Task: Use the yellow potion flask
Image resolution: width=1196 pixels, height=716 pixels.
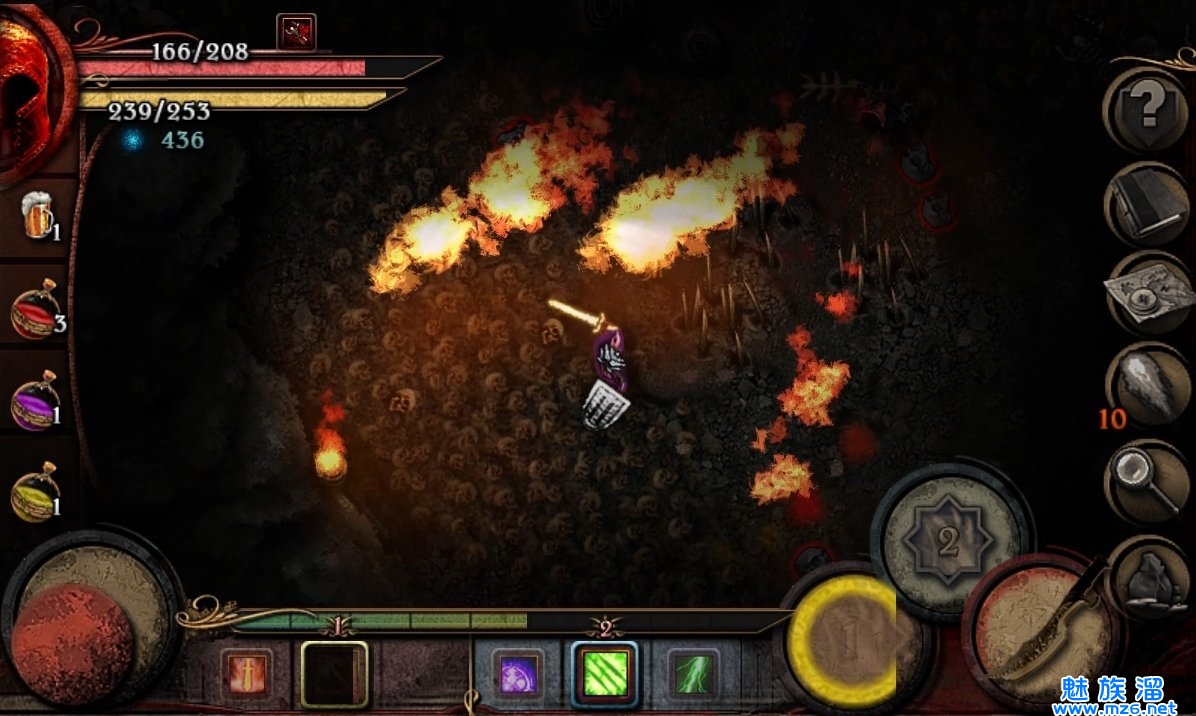Action: (36, 493)
